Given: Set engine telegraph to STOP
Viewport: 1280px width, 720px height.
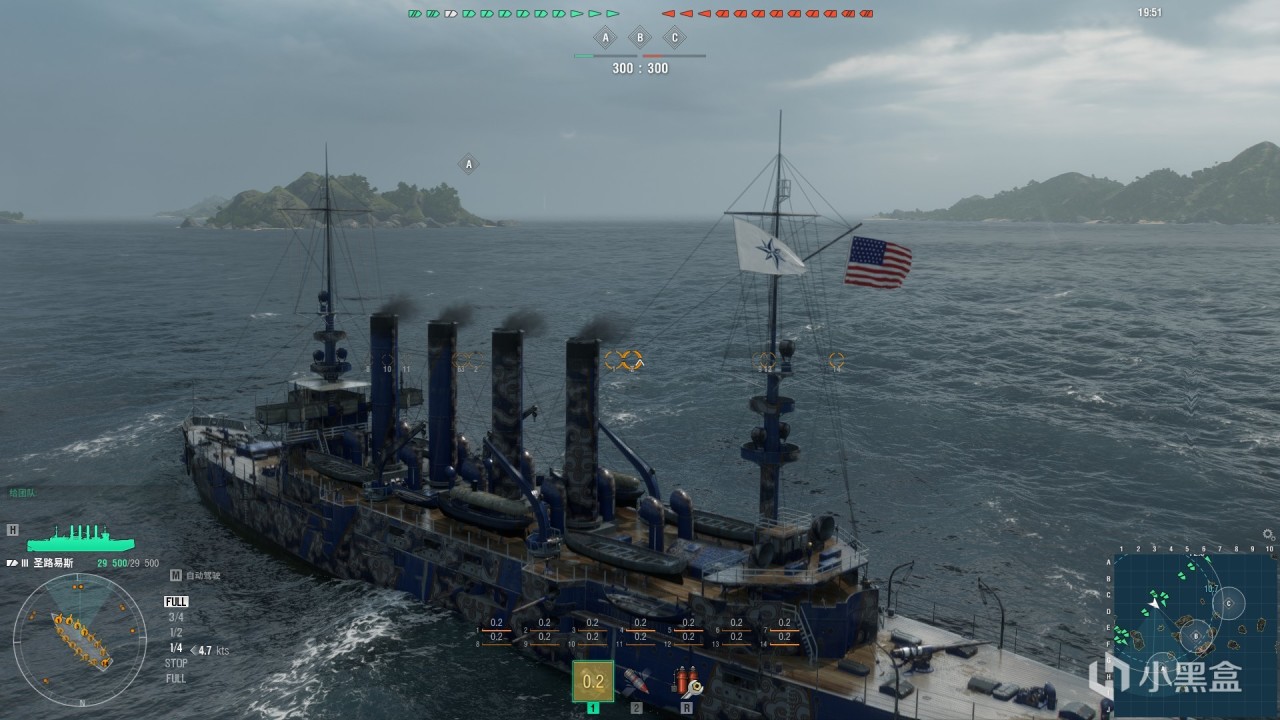Looking at the screenshot, I should coord(176,663).
